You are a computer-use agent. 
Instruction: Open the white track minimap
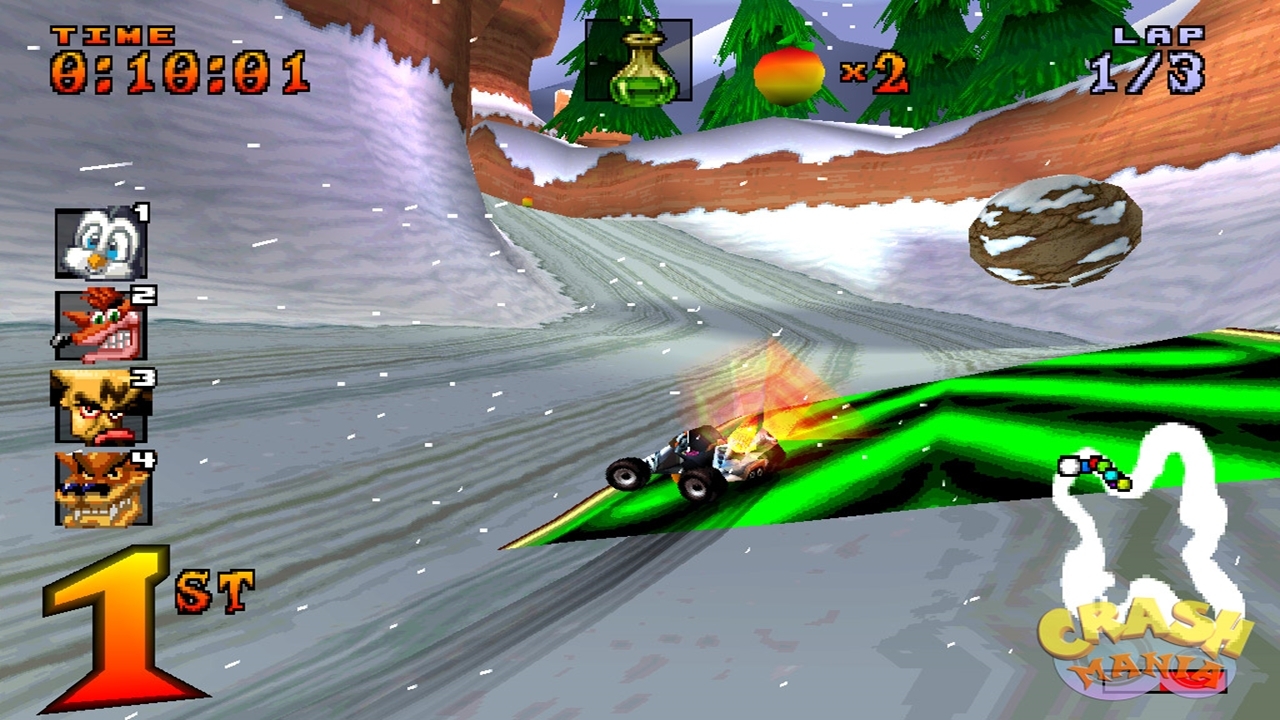pyautogui.click(x=1150, y=520)
